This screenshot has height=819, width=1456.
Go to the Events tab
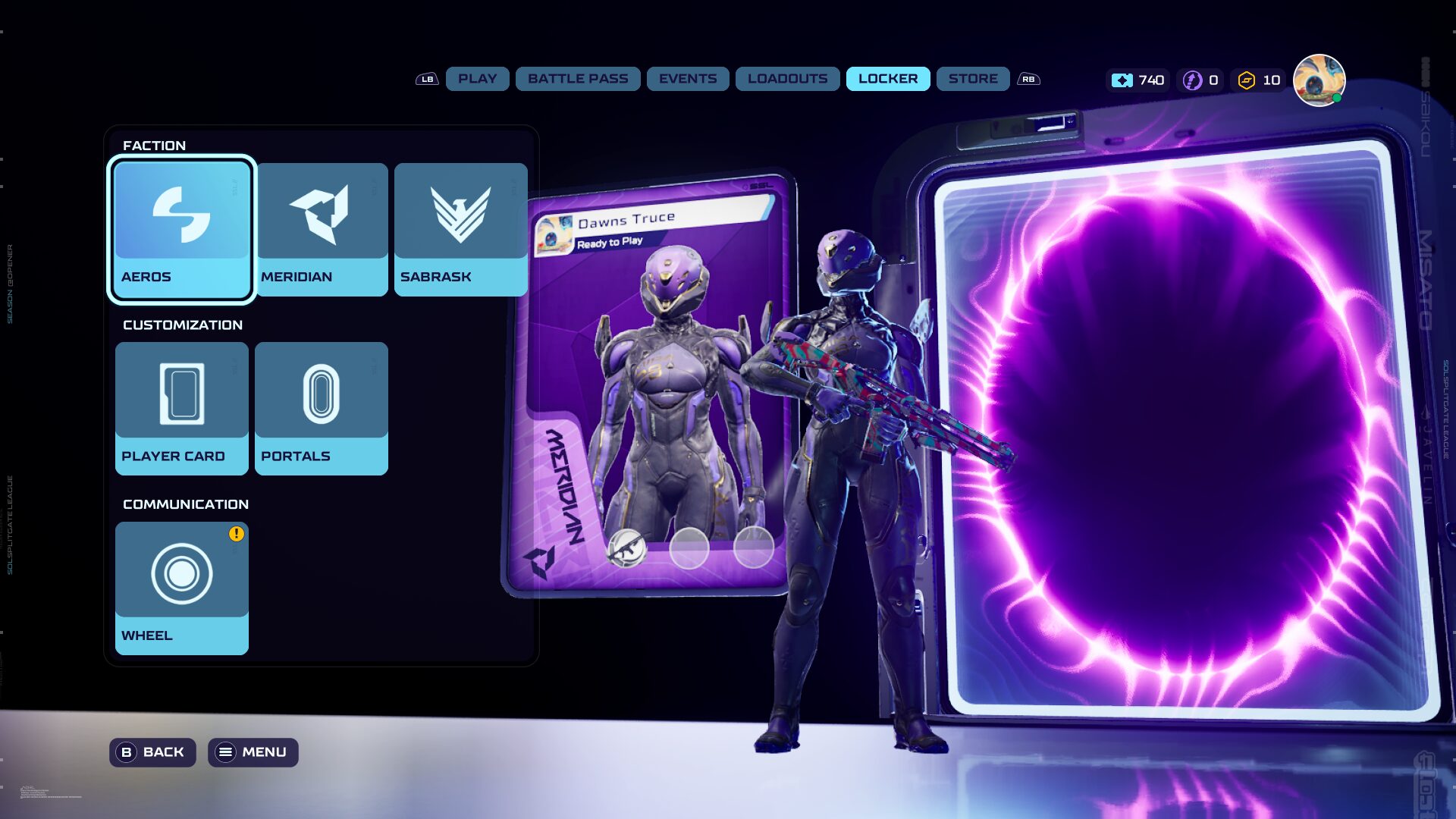687,79
